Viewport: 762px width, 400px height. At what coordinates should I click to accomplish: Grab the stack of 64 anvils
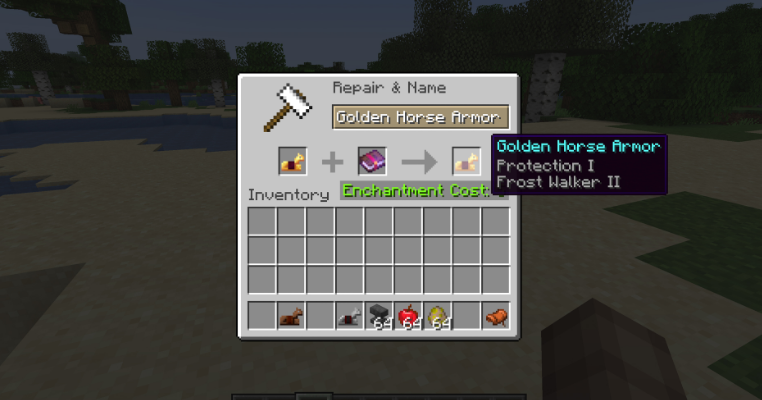tap(379, 316)
